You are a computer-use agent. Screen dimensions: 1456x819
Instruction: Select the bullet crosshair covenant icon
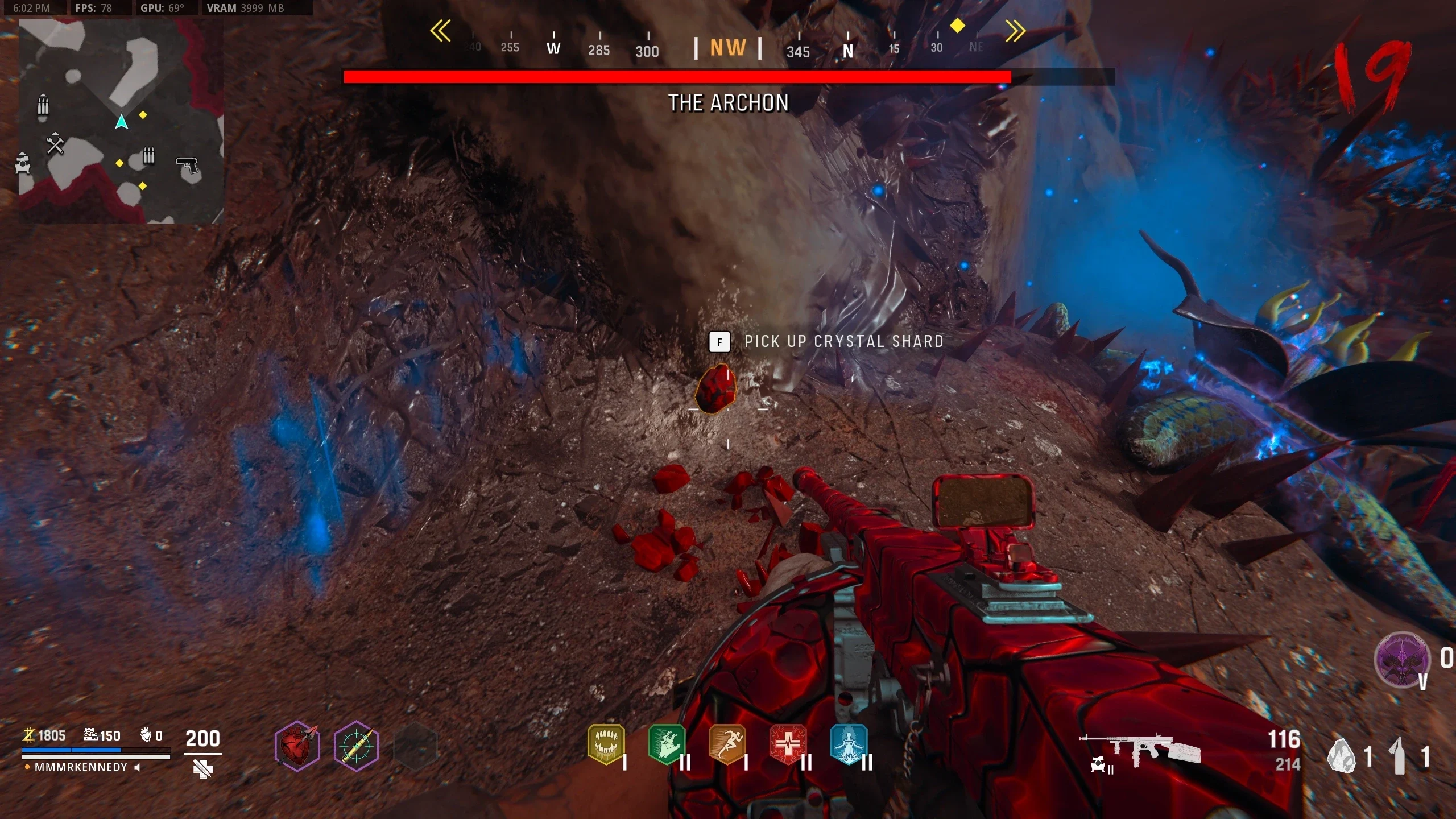tap(357, 745)
